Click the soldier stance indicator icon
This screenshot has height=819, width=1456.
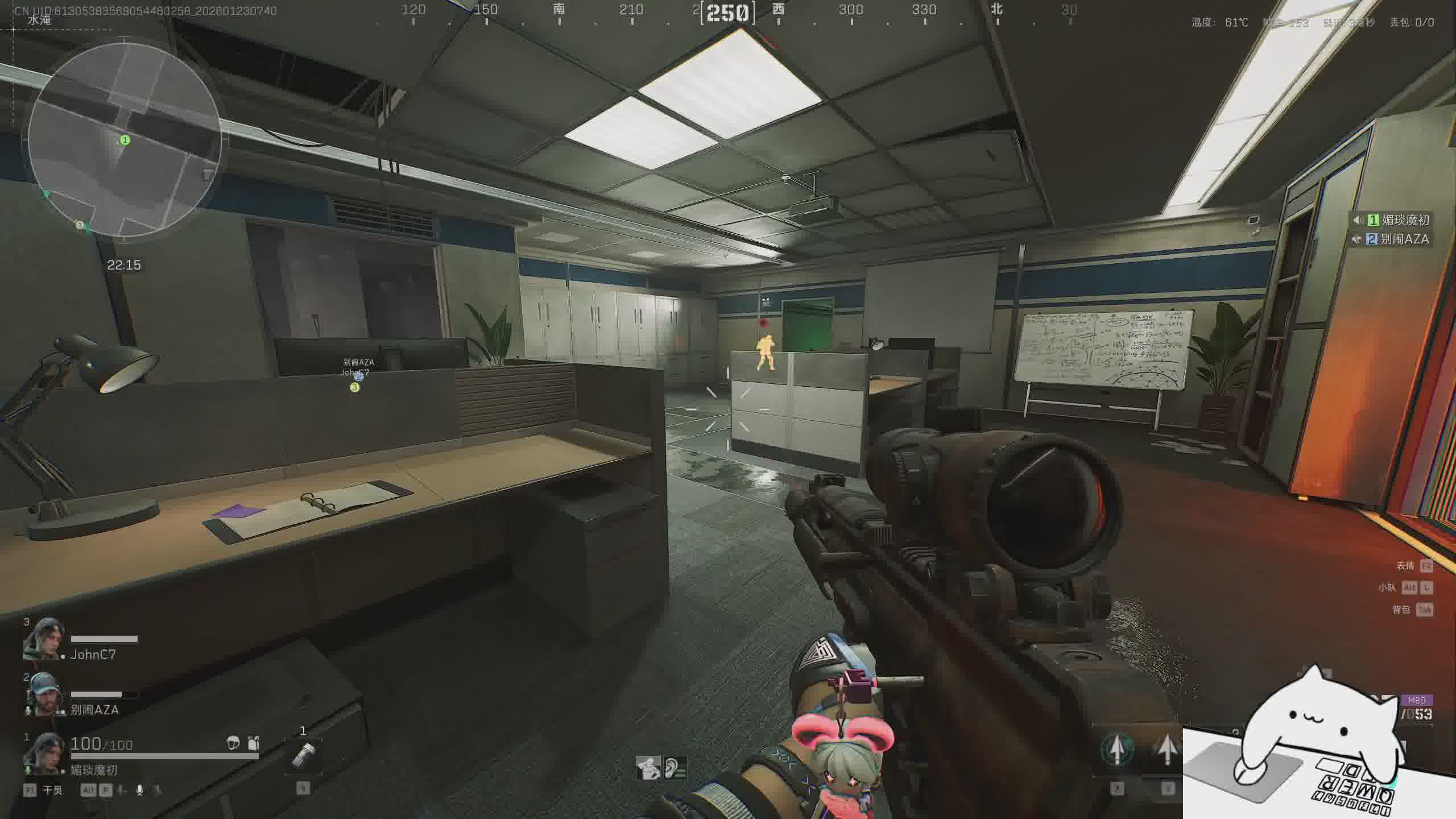pyautogui.click(x=648, y=768)
